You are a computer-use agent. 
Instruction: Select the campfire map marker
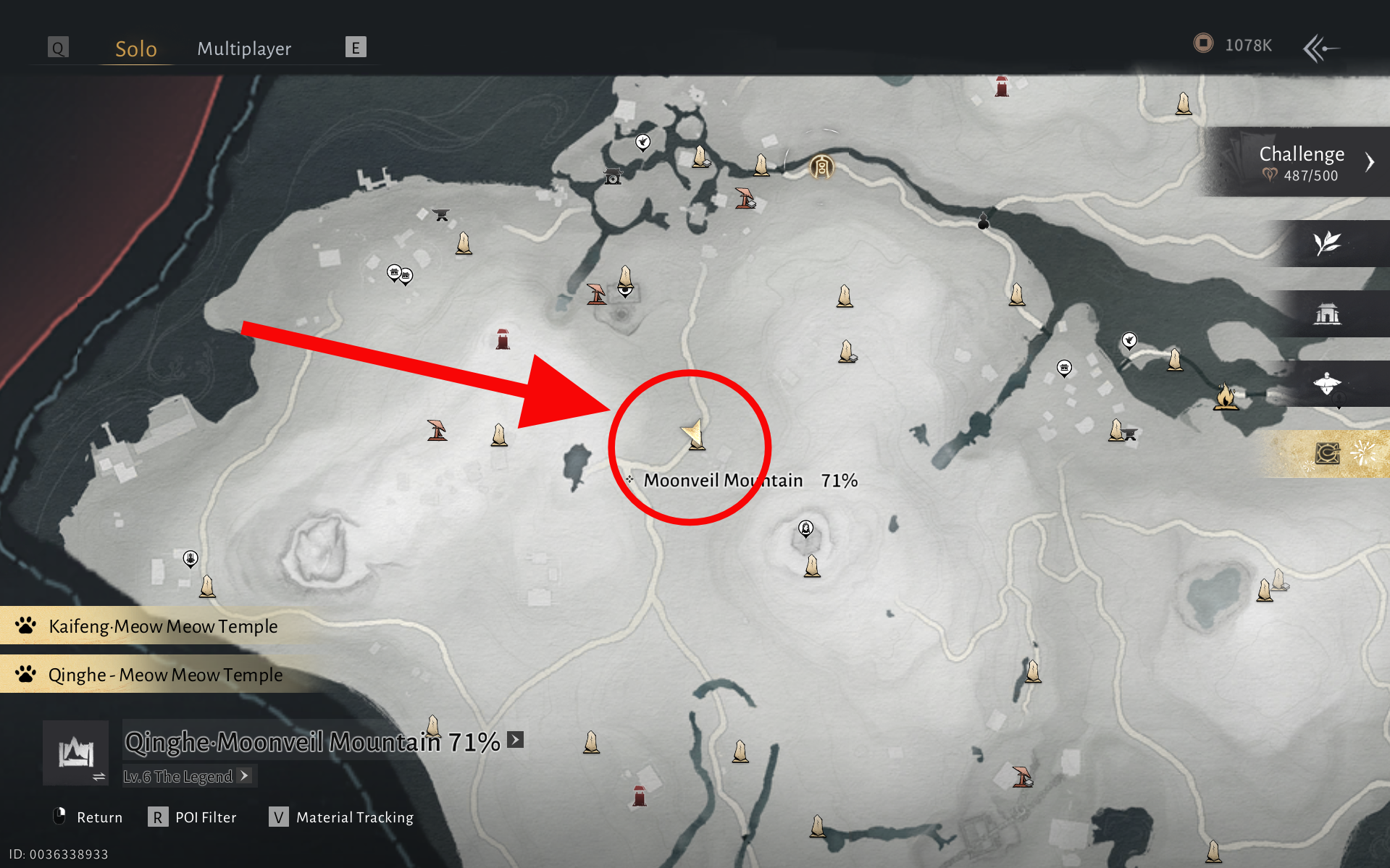1226,397
